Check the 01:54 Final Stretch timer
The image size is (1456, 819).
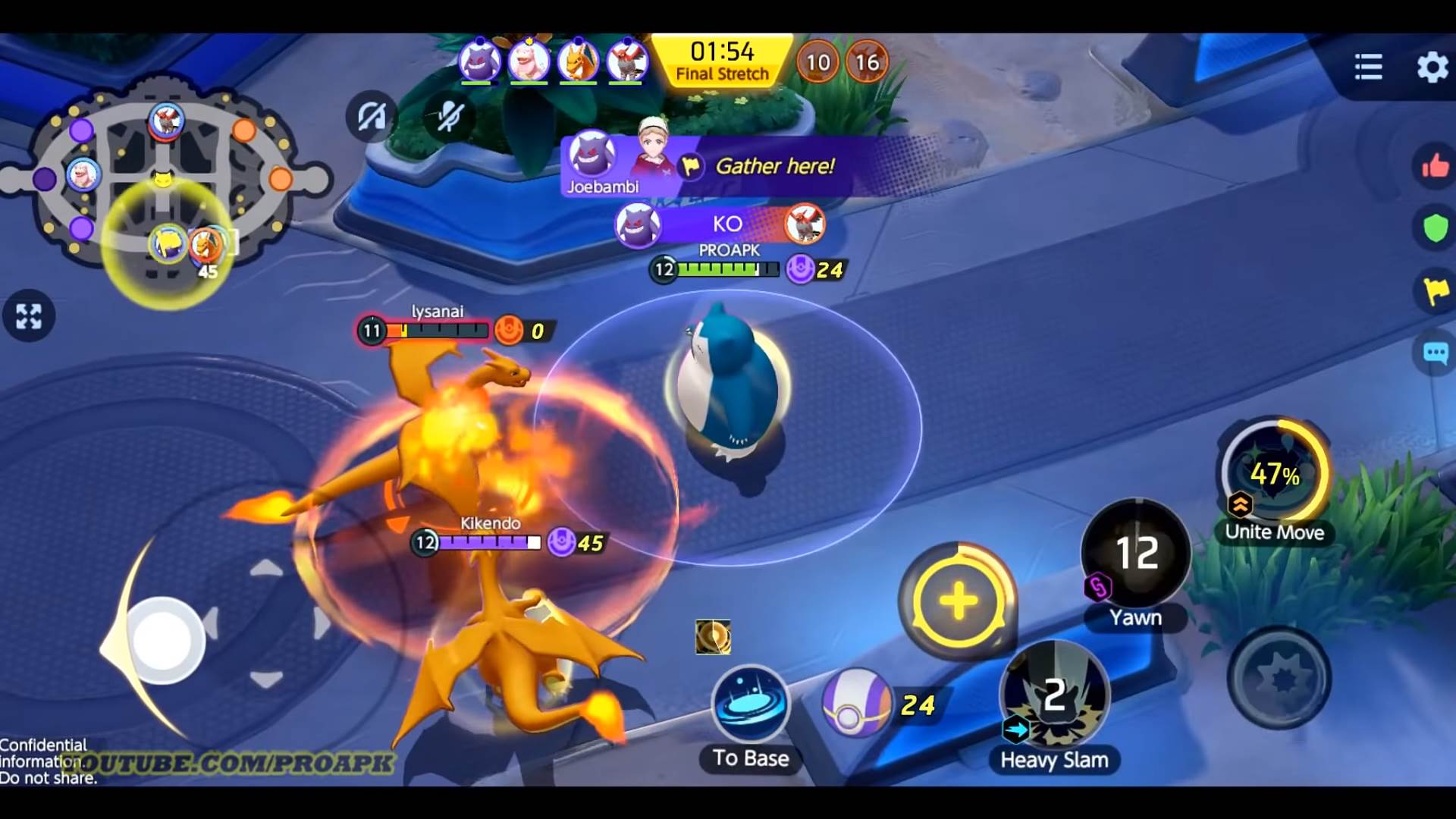[722, 61]
